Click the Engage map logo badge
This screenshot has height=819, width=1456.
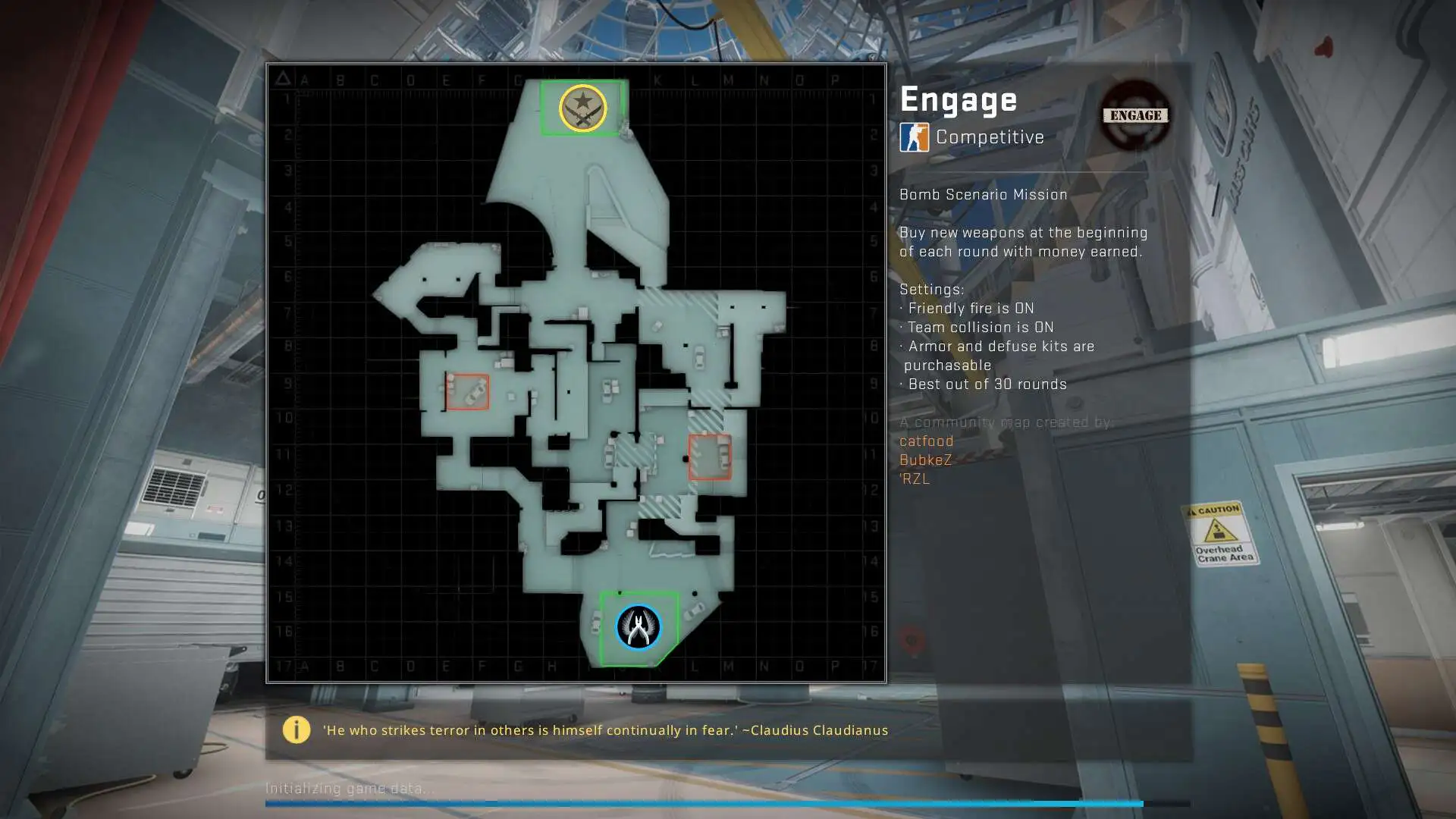pos(1135,115)
